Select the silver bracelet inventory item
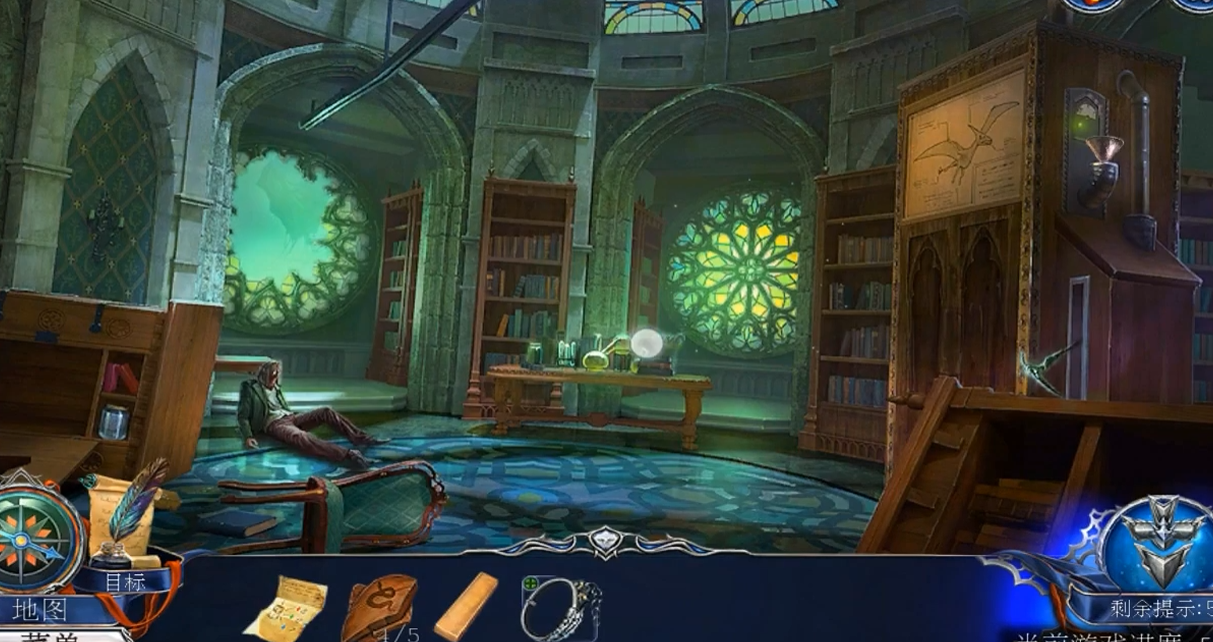The height and width of the screenshot is (642, 1213). coord(561,607)
